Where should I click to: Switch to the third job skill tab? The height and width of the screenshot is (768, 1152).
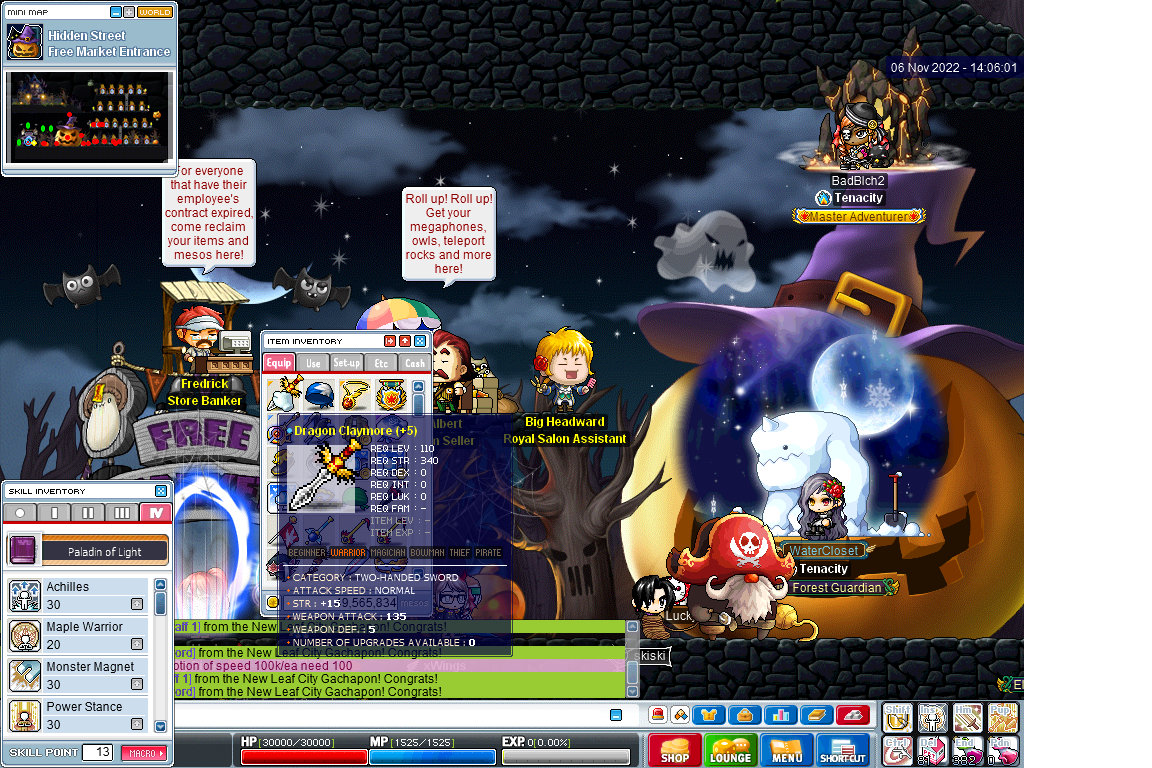pos(122,513)
